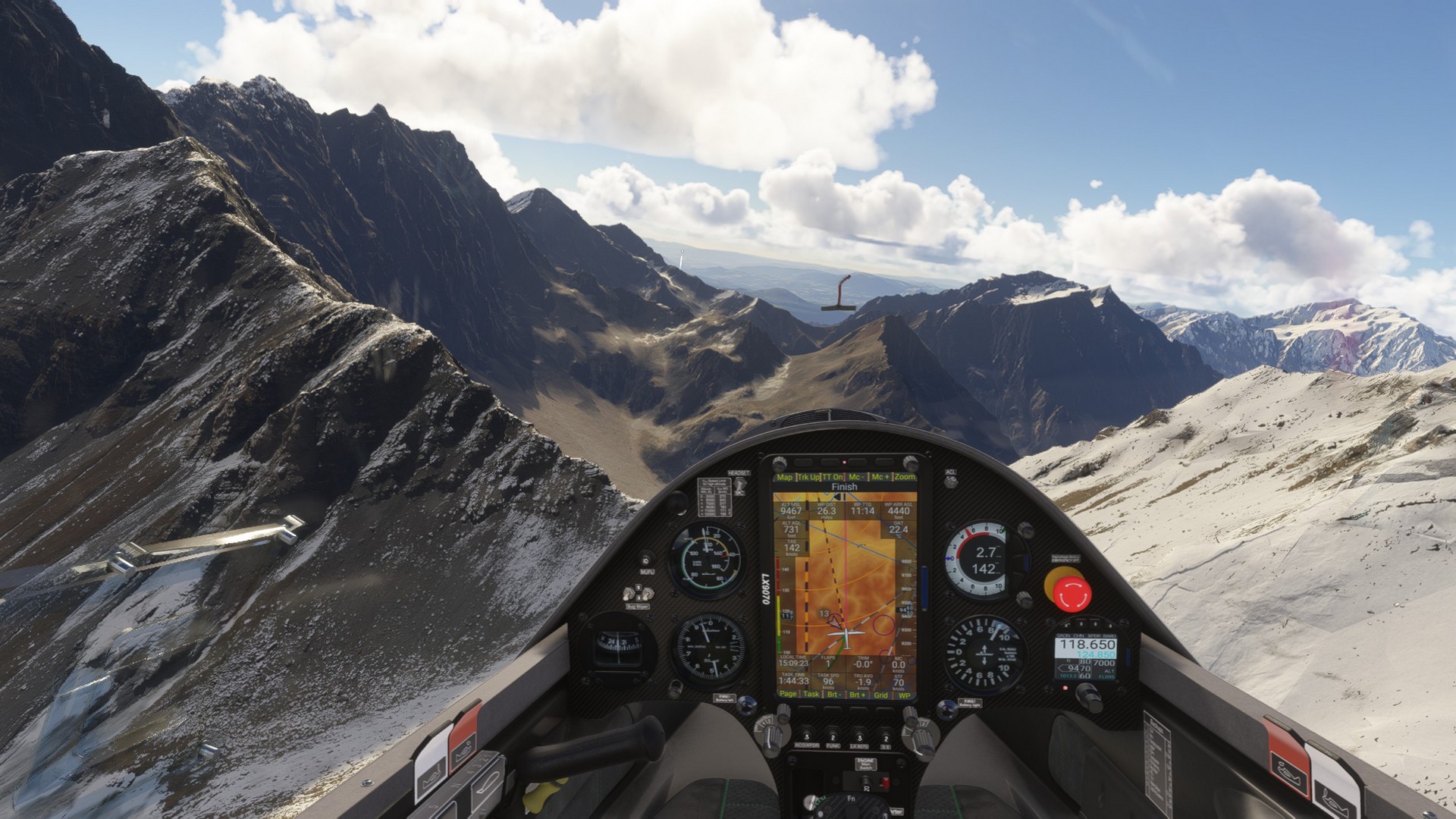Viewport: 1456px width, 819px height.
Task: Tap the Zoom softkey on the nav display
Action: click(905, 477)
